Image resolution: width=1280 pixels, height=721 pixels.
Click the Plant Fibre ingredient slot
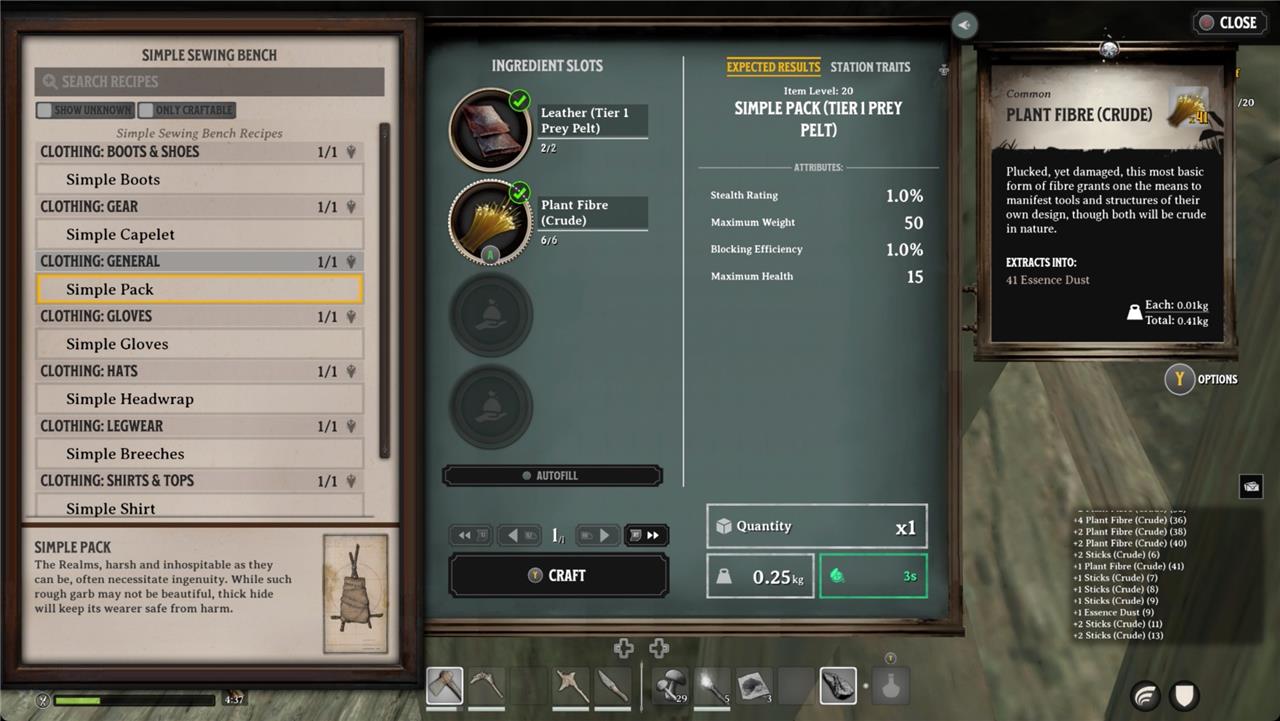coord(490,221)
